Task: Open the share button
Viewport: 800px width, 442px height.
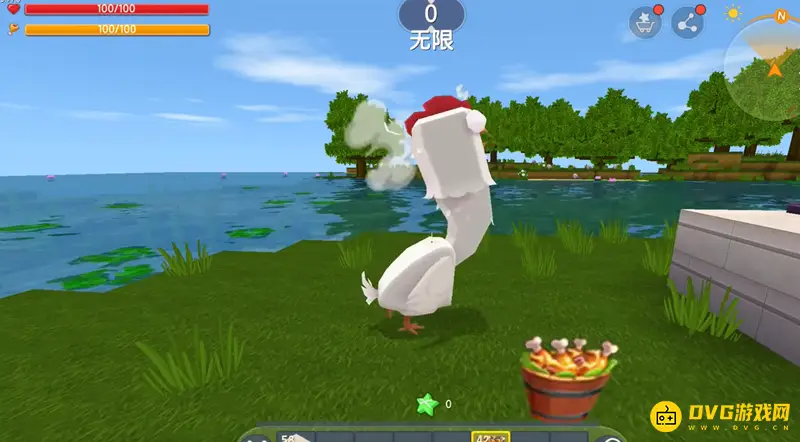Action: (x=687, y=23)
